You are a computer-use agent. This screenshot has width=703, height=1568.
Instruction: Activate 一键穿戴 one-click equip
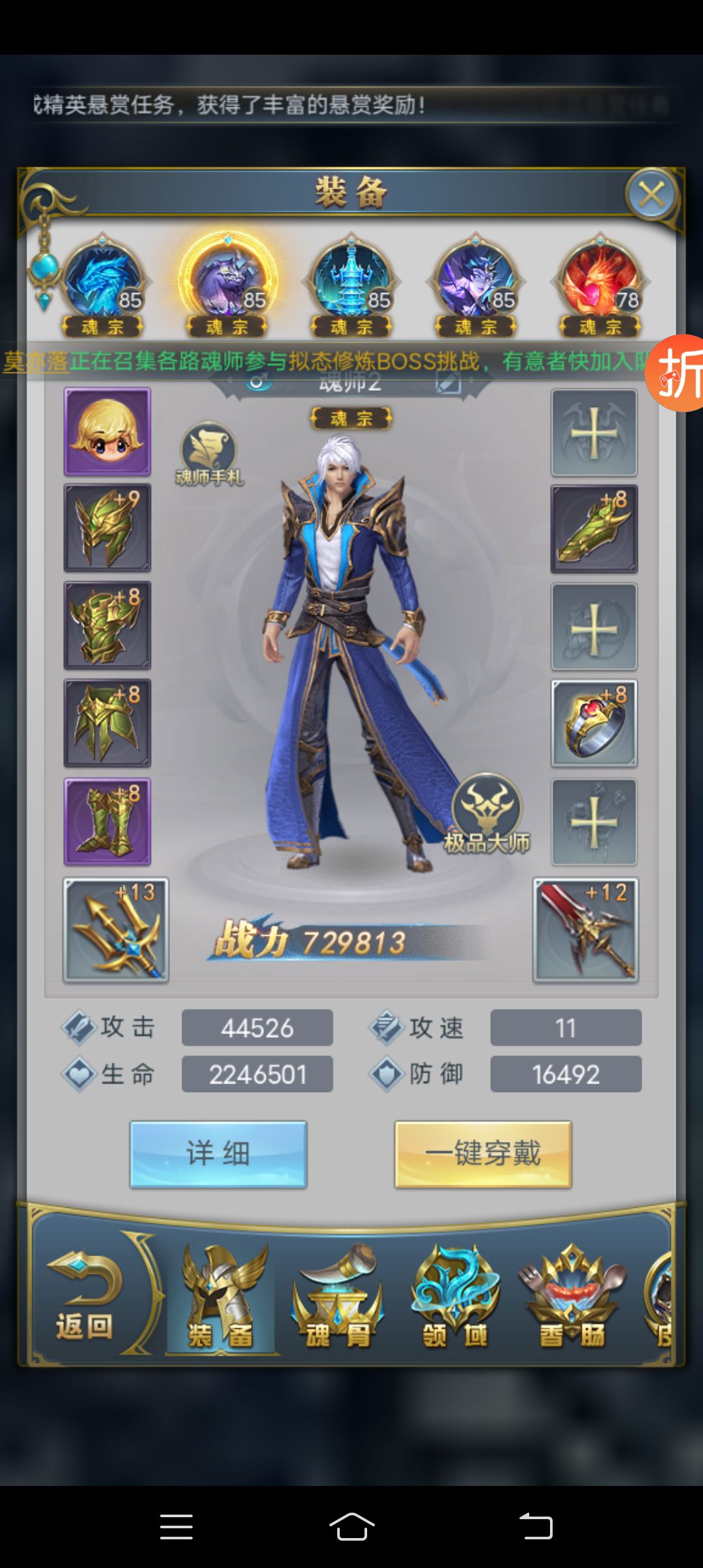pos(483,1154)
